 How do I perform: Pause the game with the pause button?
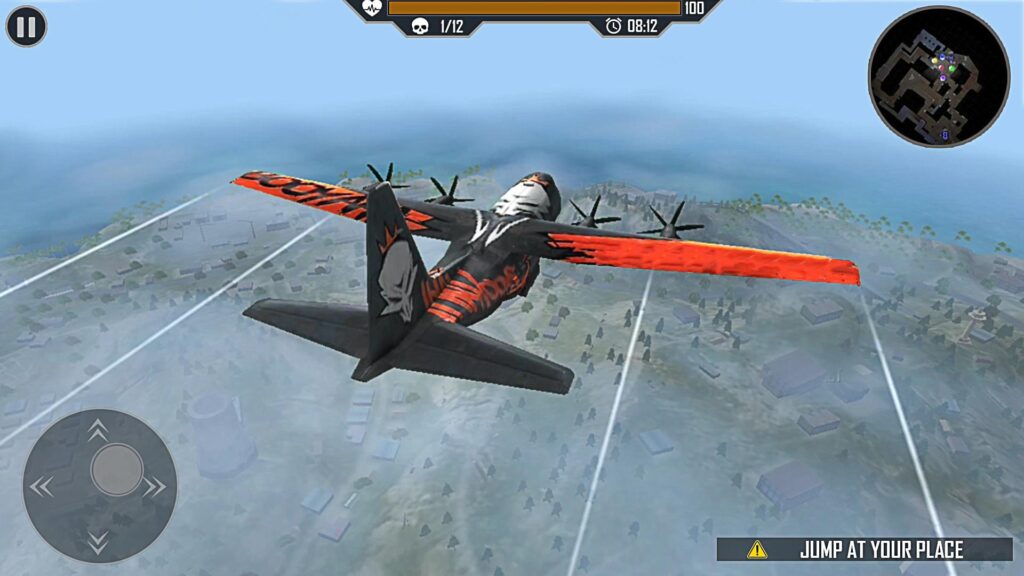(26, 26)
